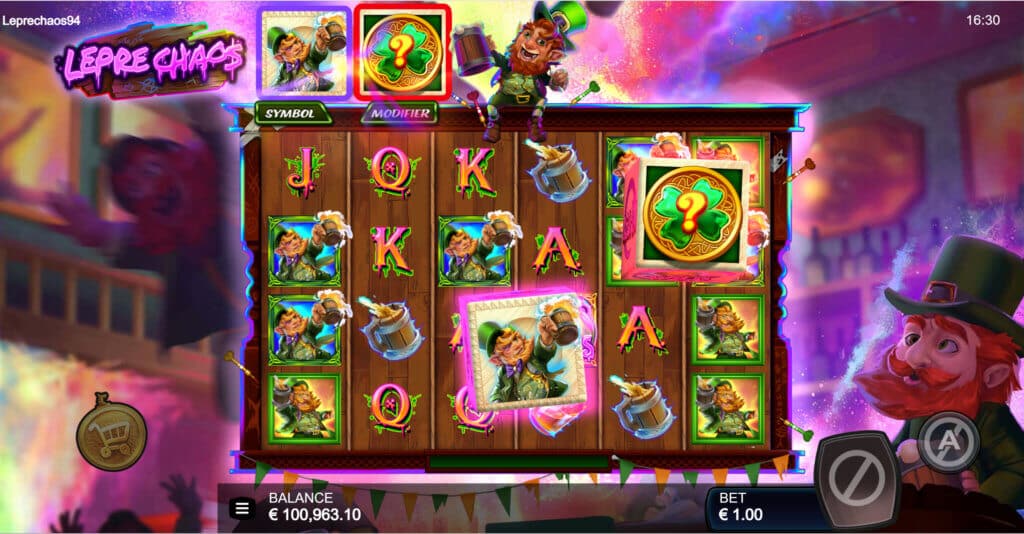Screen dimensions: 1024x534
Task: Open the shopping cart bonus buy
Action: [x=111, y=432]
